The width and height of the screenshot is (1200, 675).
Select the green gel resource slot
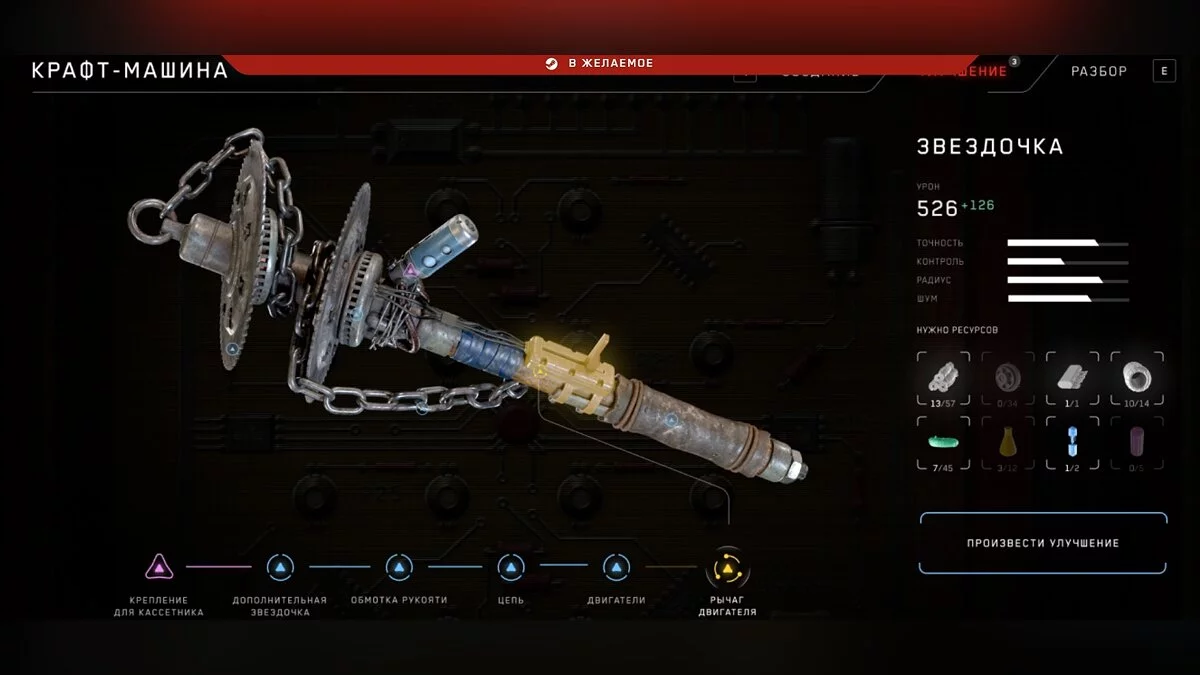[942, 441]
